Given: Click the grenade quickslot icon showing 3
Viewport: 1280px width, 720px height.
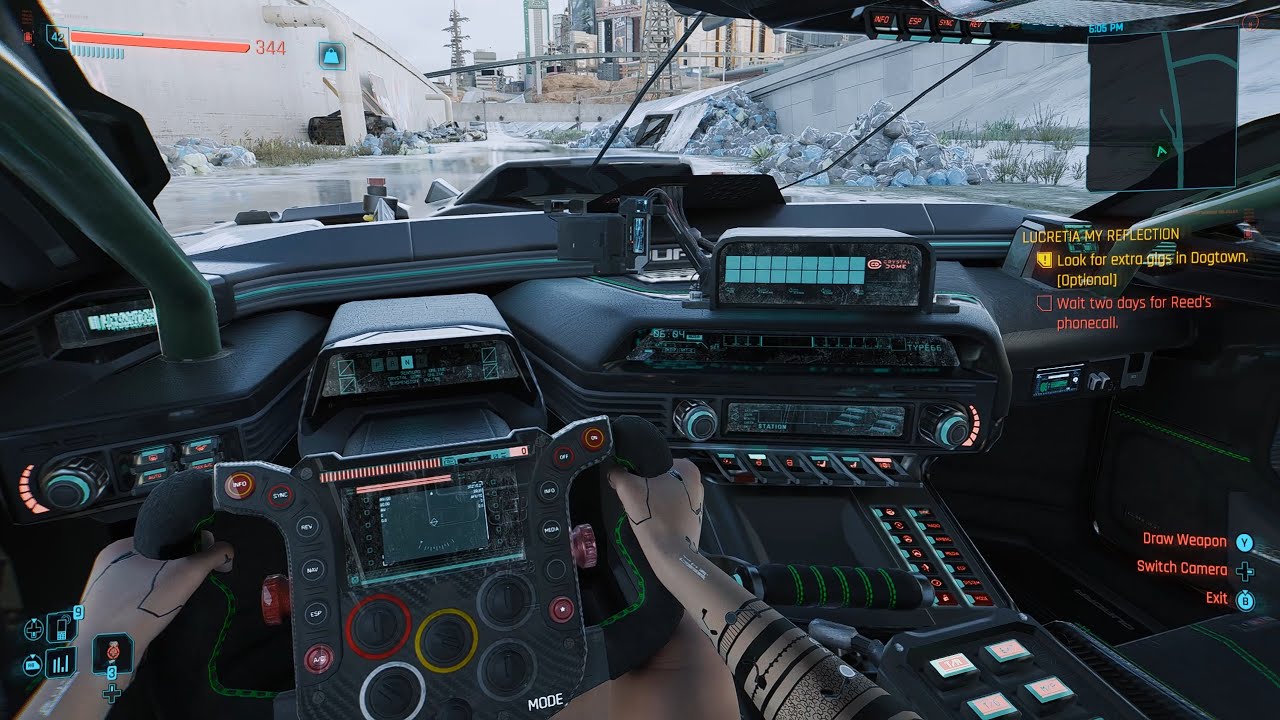Looking at the screenshot, I should (x=112, y=655).
